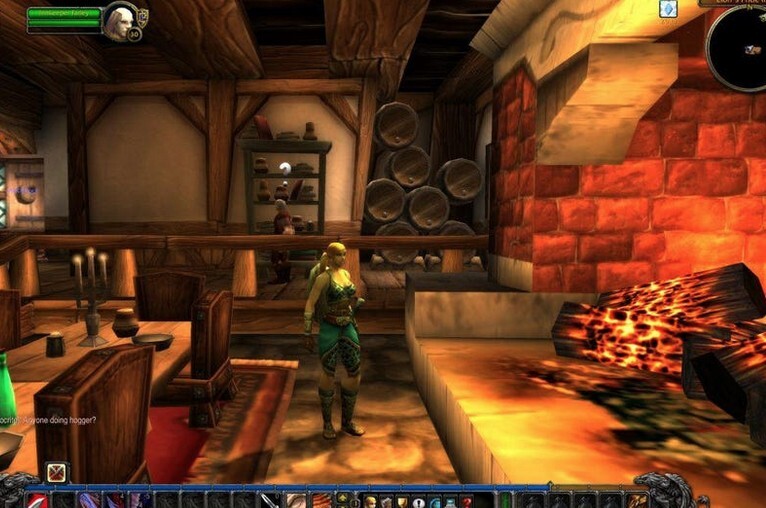Select the blue crystal buff icon
Image resolution: width=766 pixels, height=508 pixels.
(668, 9)
